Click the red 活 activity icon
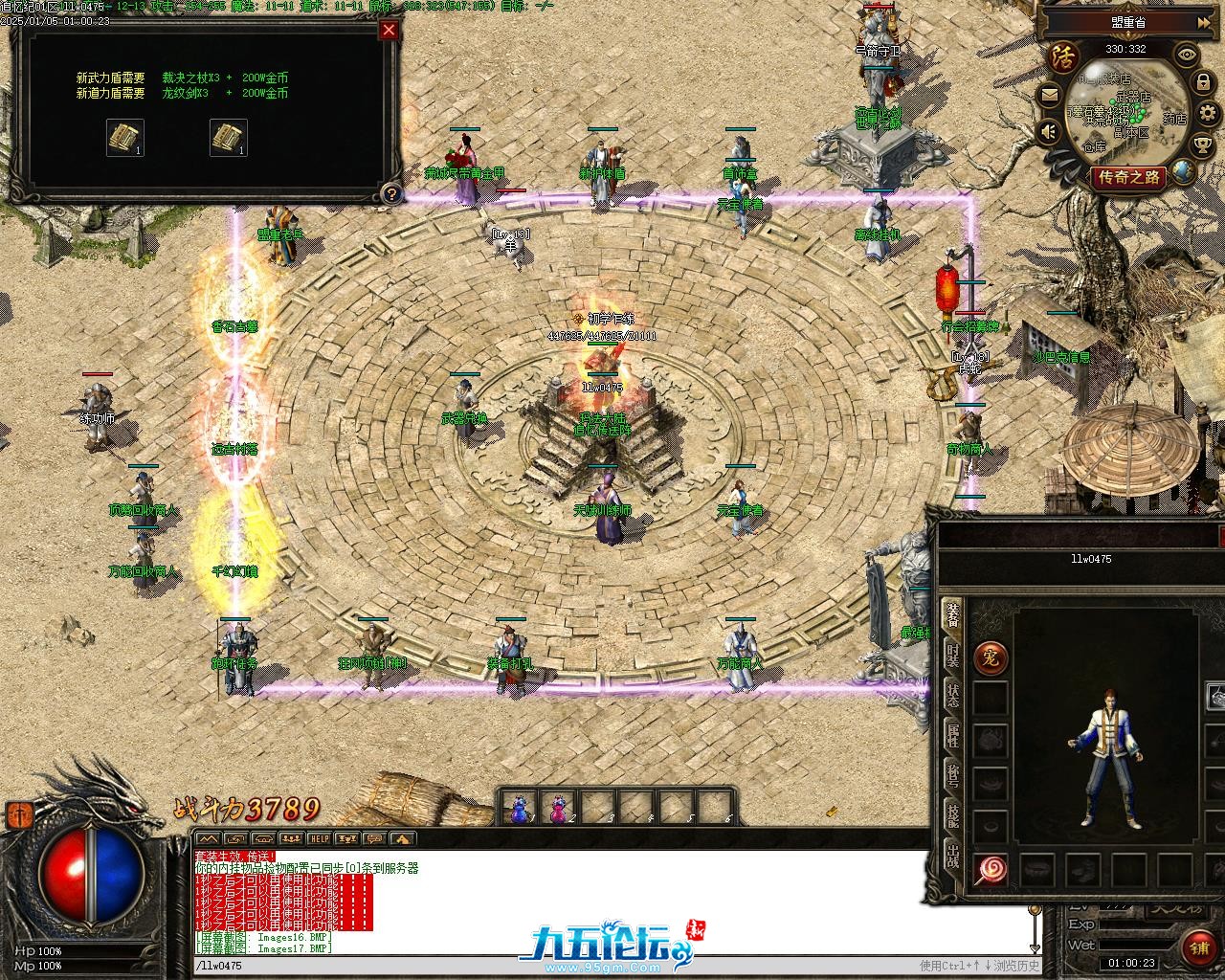Screen dimensions: 1225x980 [1060, 56]
